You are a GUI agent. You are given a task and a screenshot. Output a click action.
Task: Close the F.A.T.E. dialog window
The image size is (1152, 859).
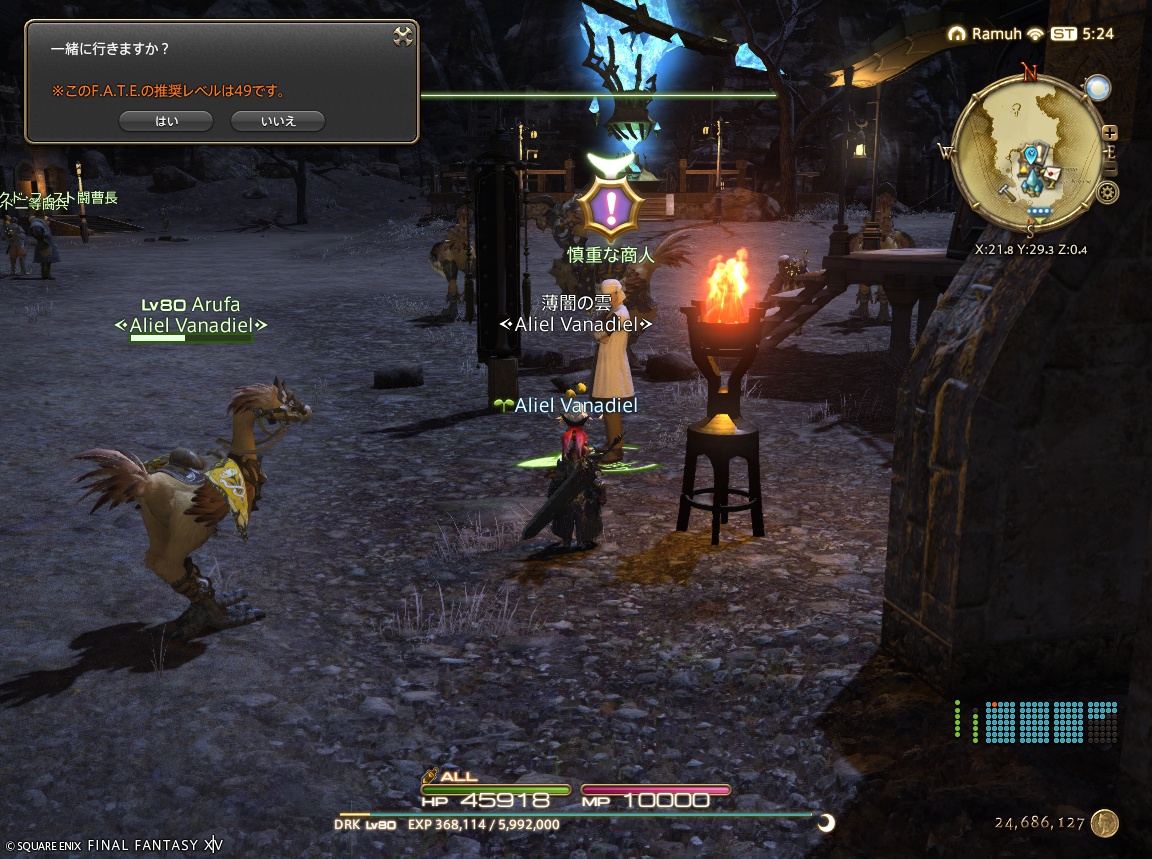[403, 36]
